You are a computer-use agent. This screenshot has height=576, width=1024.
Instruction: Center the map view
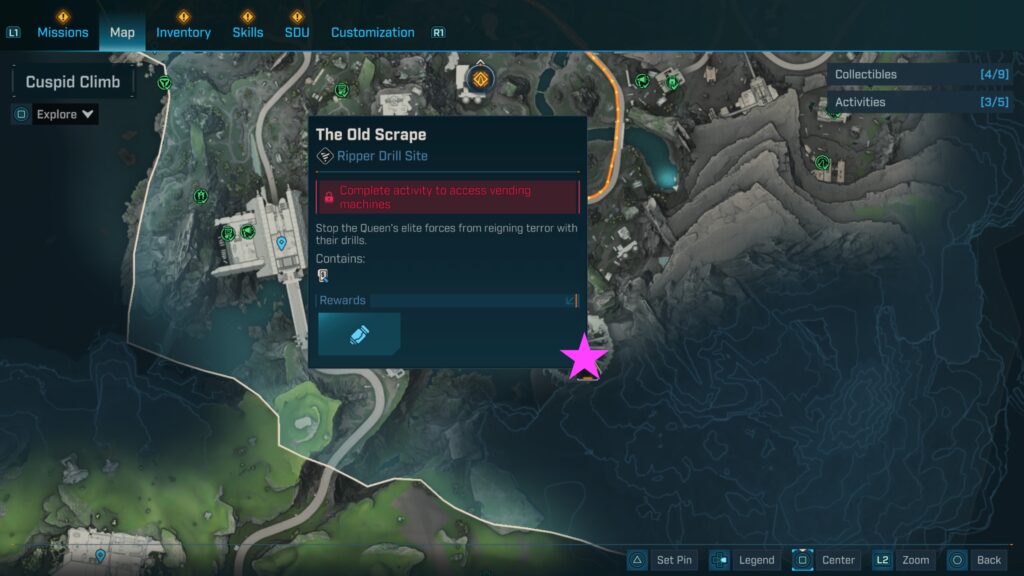pyautogui.click(x=826, y=560)
